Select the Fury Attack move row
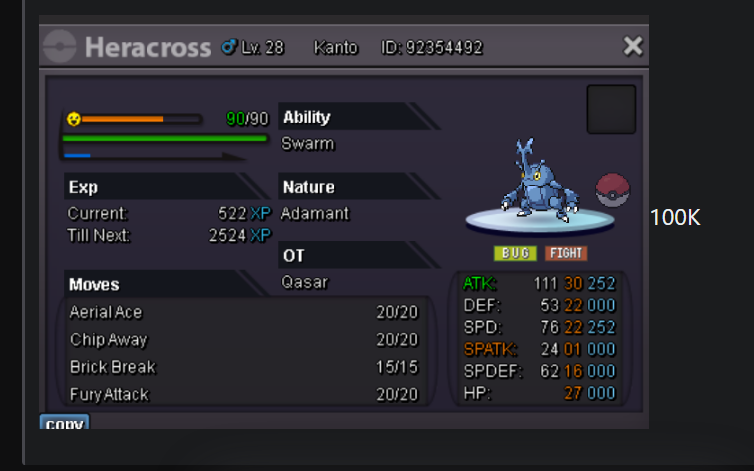This screenshot has width=754, height=471. (x=243, y=394)
